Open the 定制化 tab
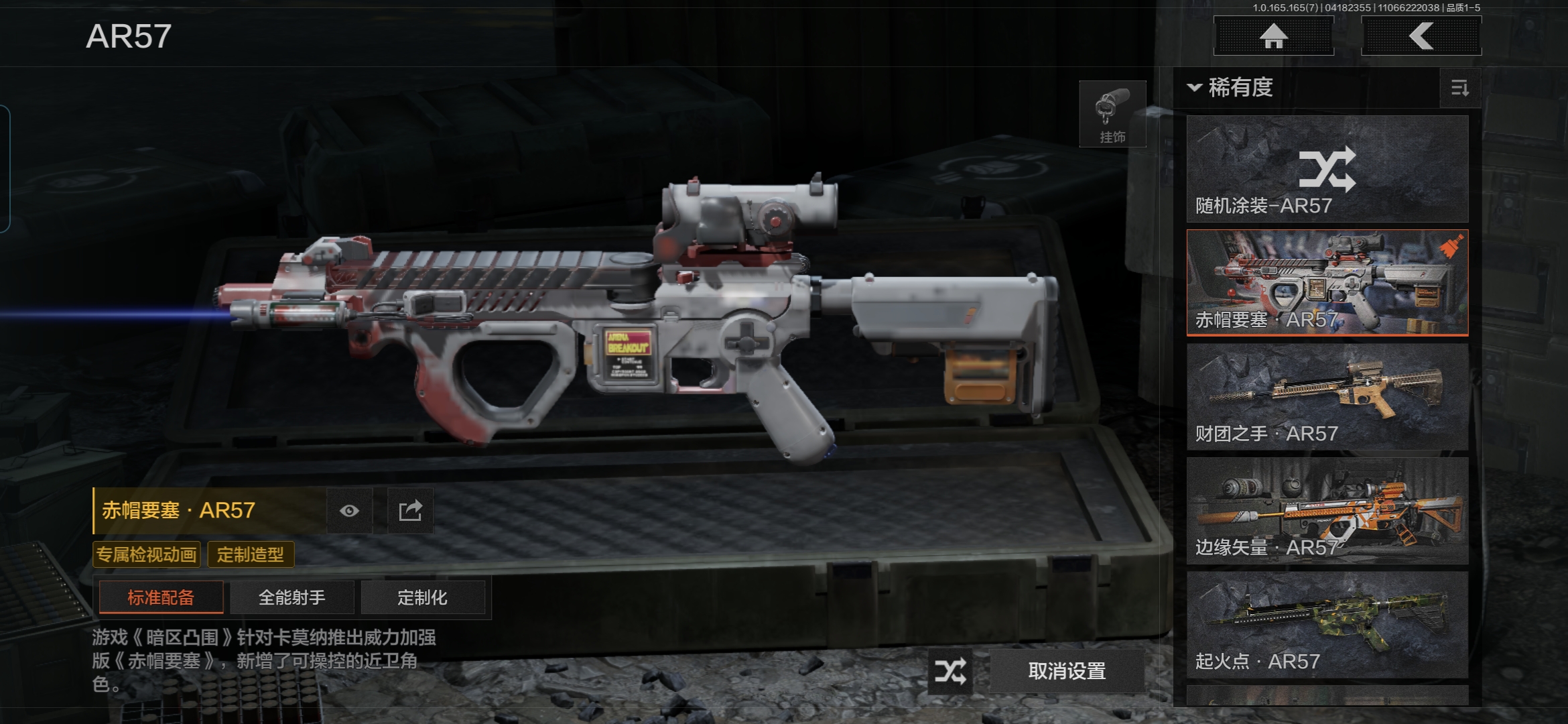Viewport: 1568px width, 724px height. (x=422, y=597)
